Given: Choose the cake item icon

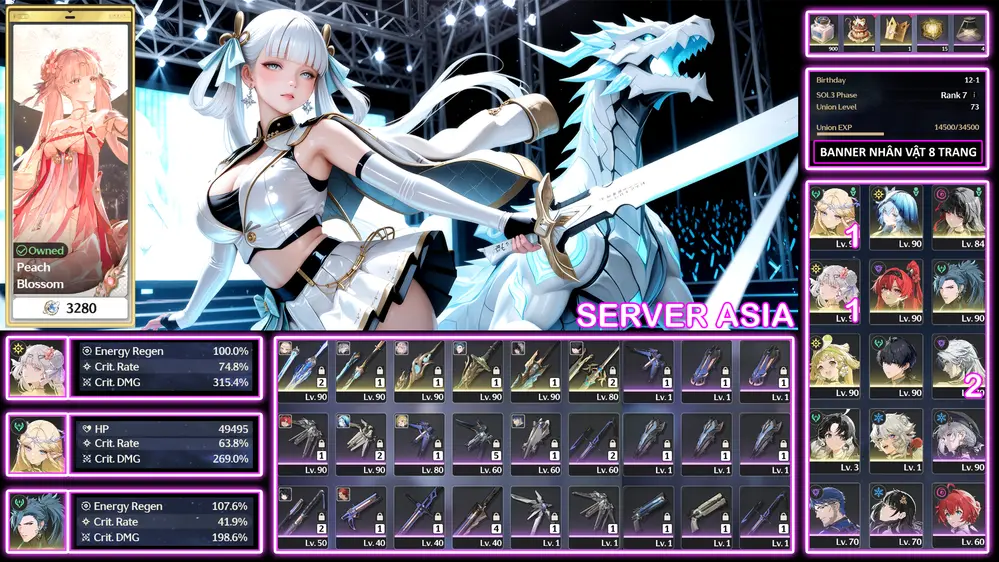Looking at the screenshot, I should [x=859, y=32].
